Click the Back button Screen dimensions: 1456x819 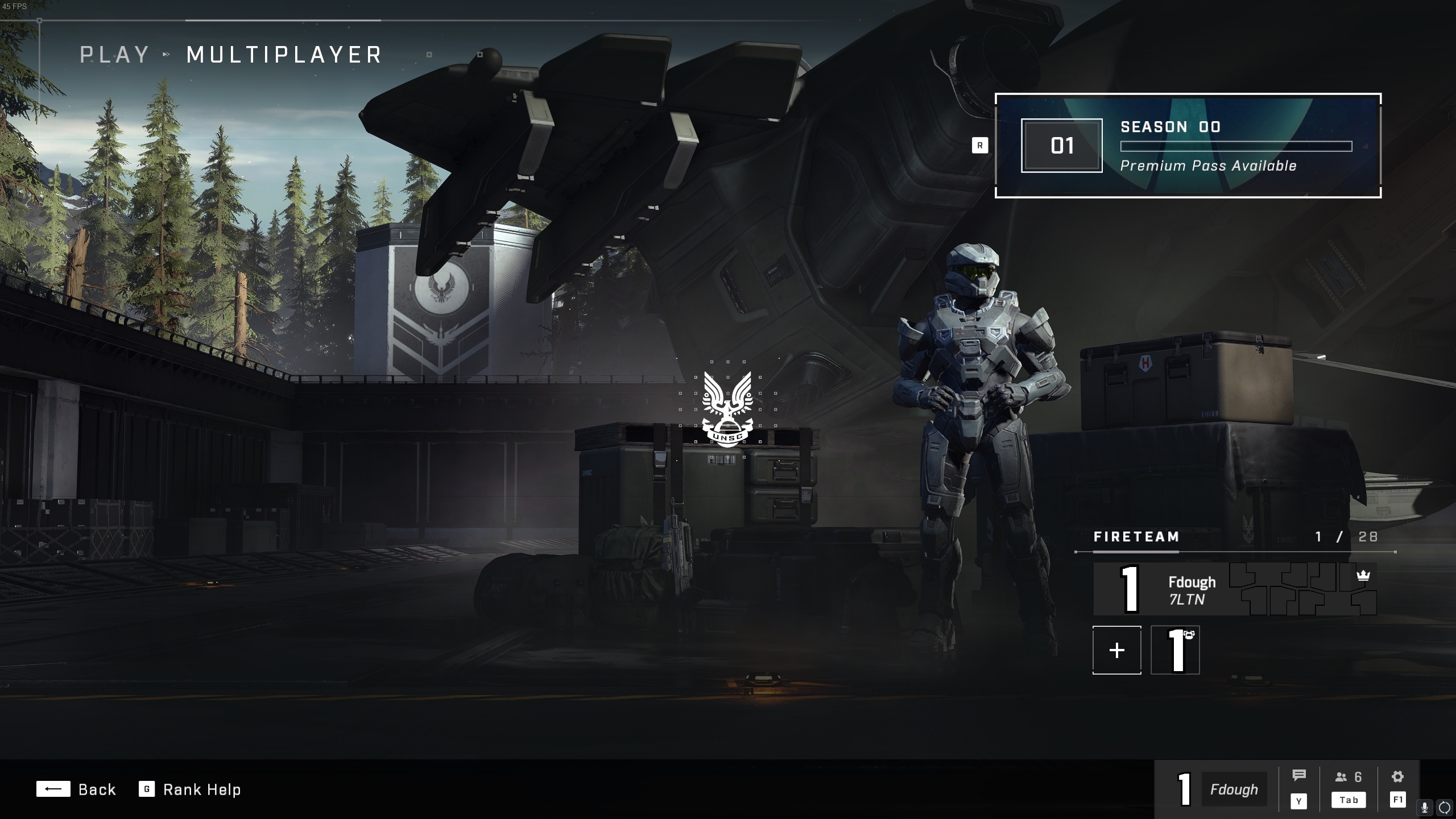pos(76,789)
